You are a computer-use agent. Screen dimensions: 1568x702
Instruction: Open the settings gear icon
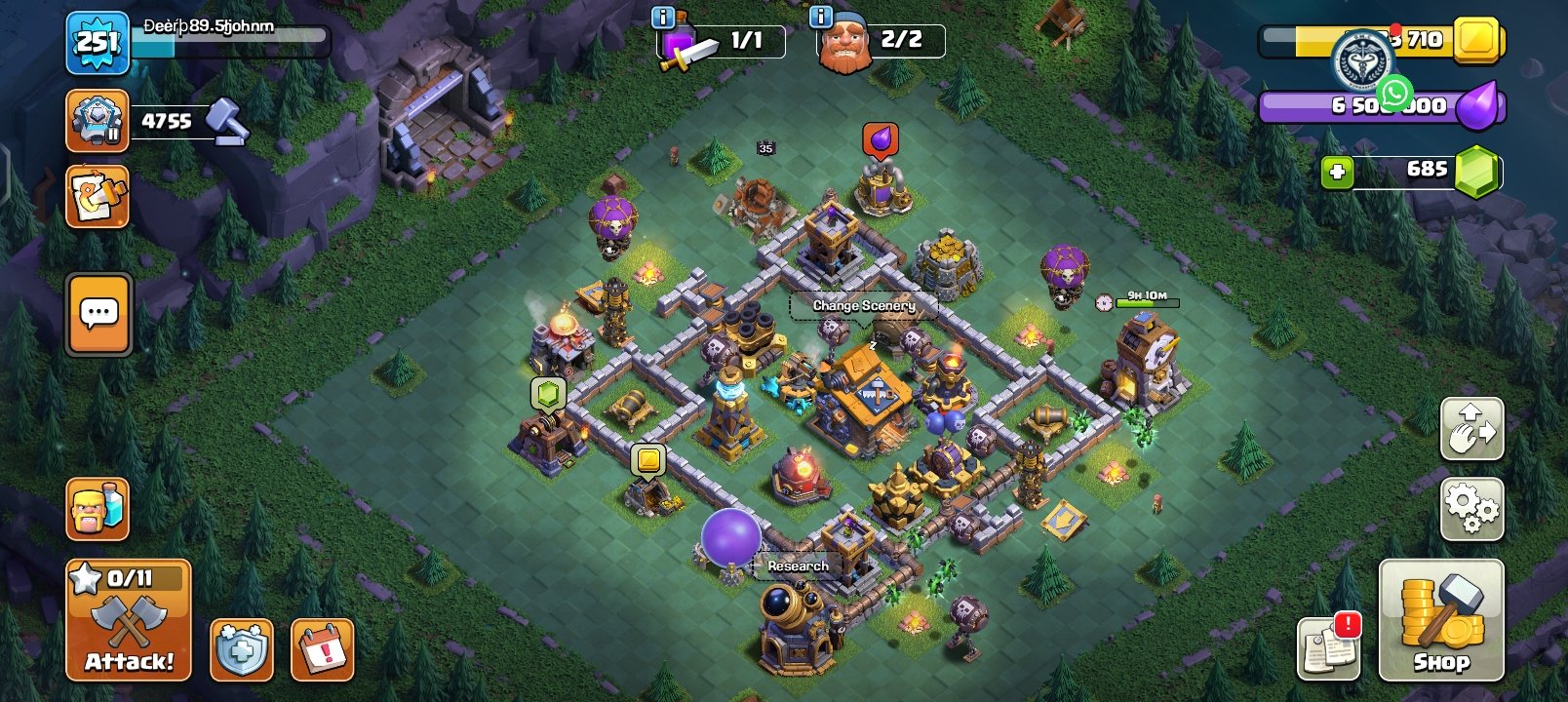(x=1472, y=507)
